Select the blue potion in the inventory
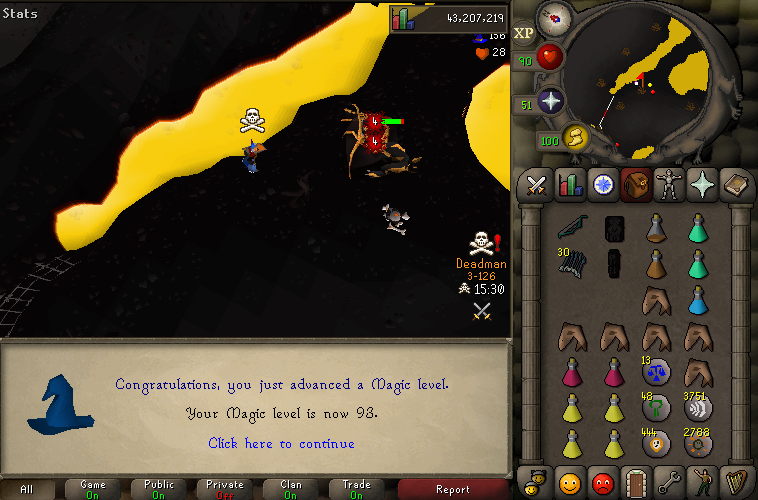Viewport: 758px width, 500px height. pos(699,300)
